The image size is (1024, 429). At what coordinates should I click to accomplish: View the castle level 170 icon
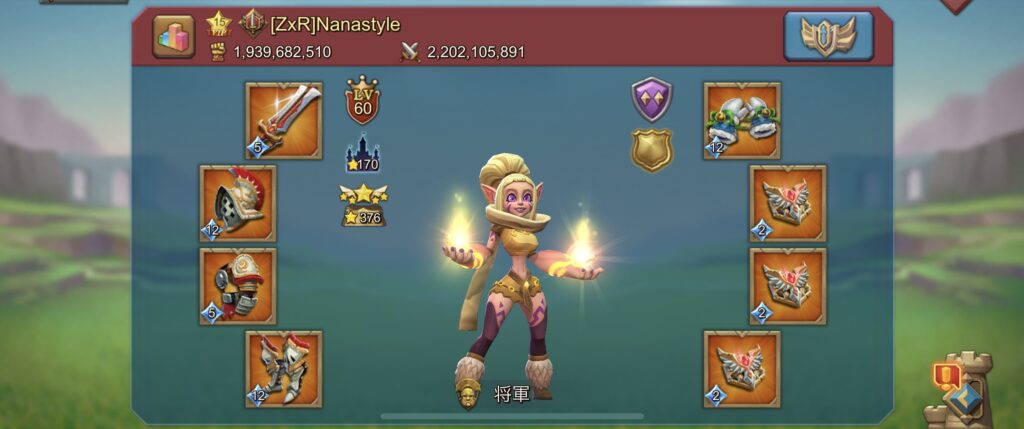click(362, 153)
